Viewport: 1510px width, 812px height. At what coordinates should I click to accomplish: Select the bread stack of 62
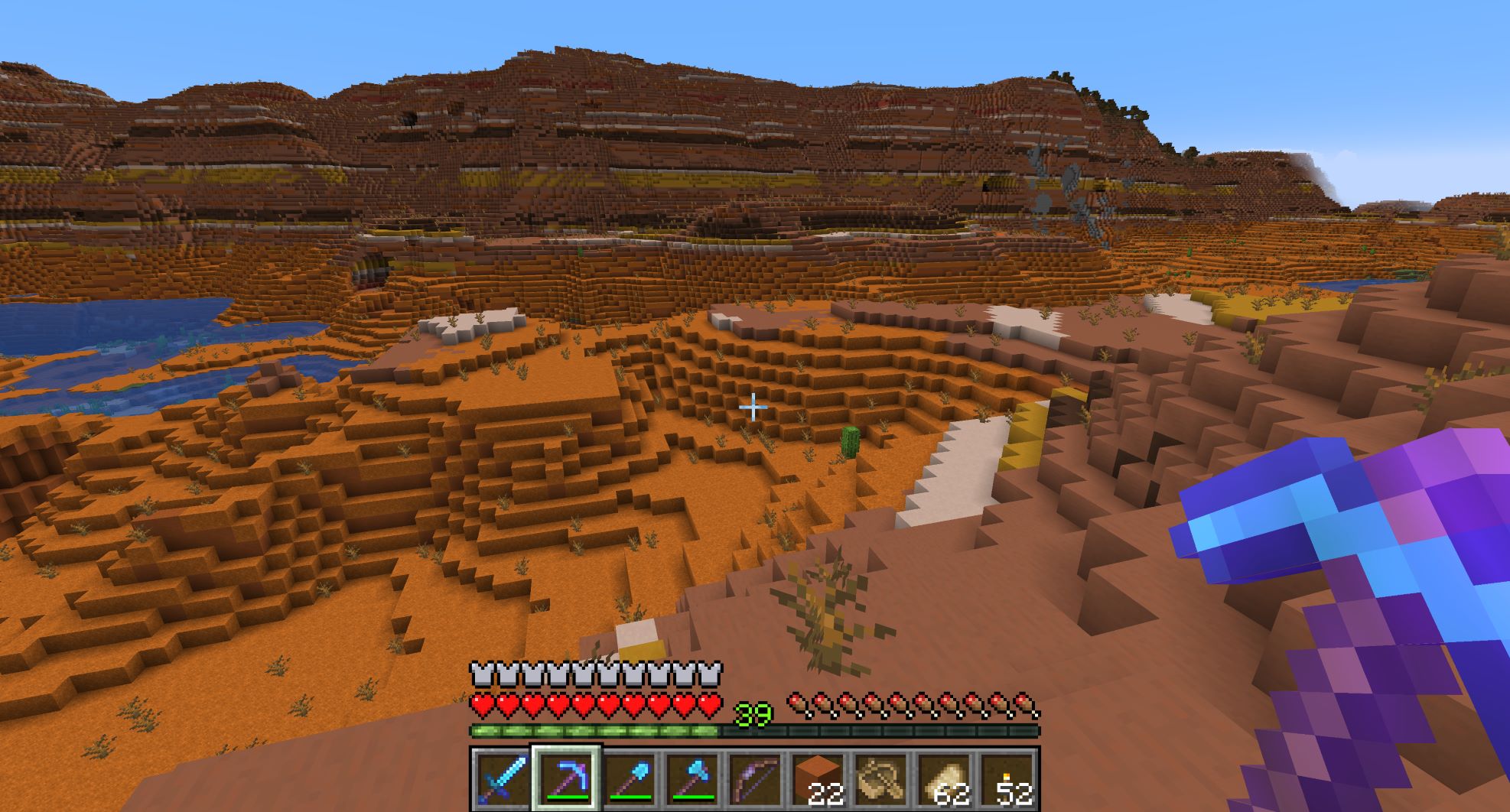click(943, 778)
